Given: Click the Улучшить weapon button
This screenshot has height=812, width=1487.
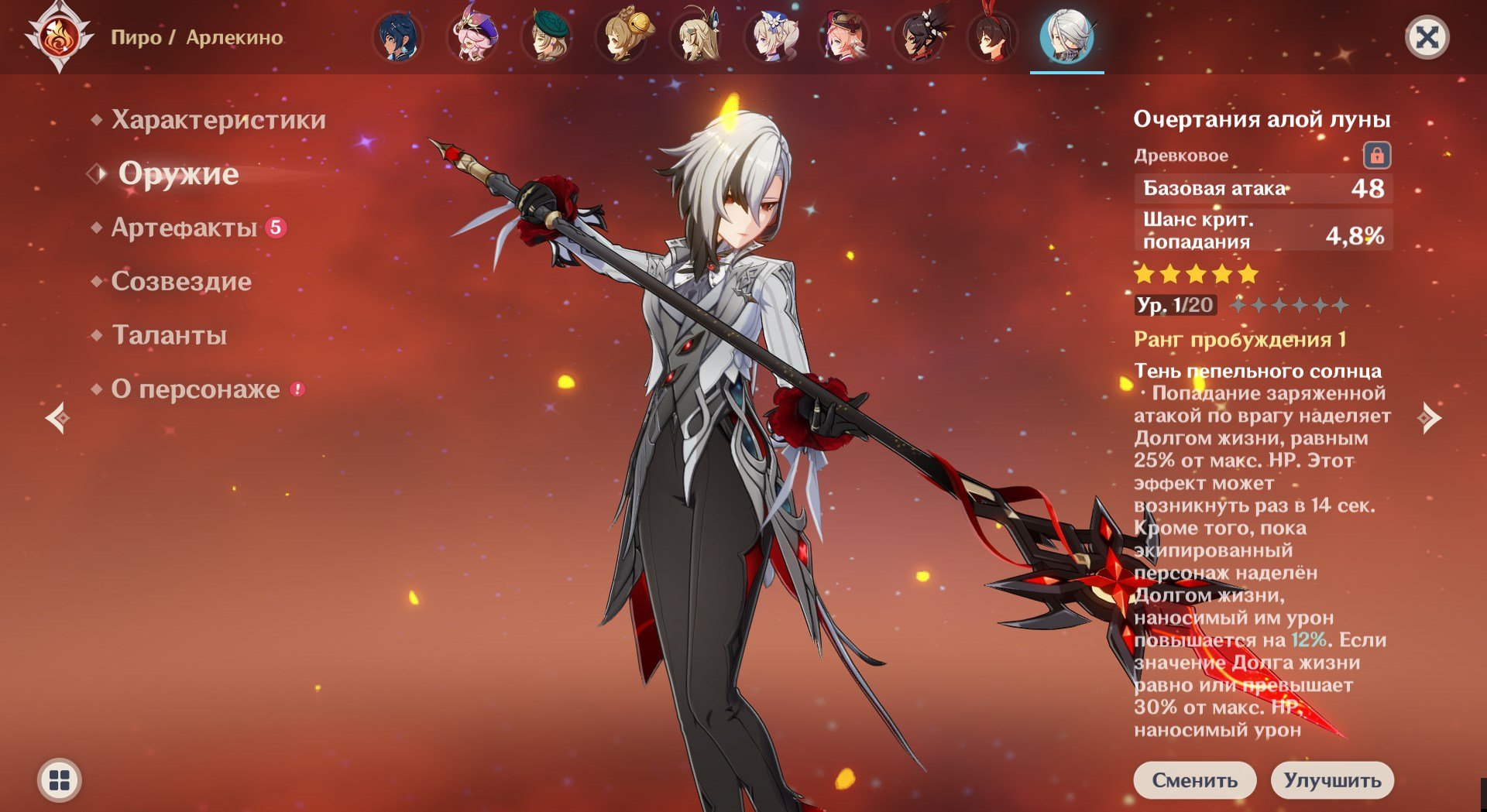Looking at the screenshot, I should coord(1332,779).
